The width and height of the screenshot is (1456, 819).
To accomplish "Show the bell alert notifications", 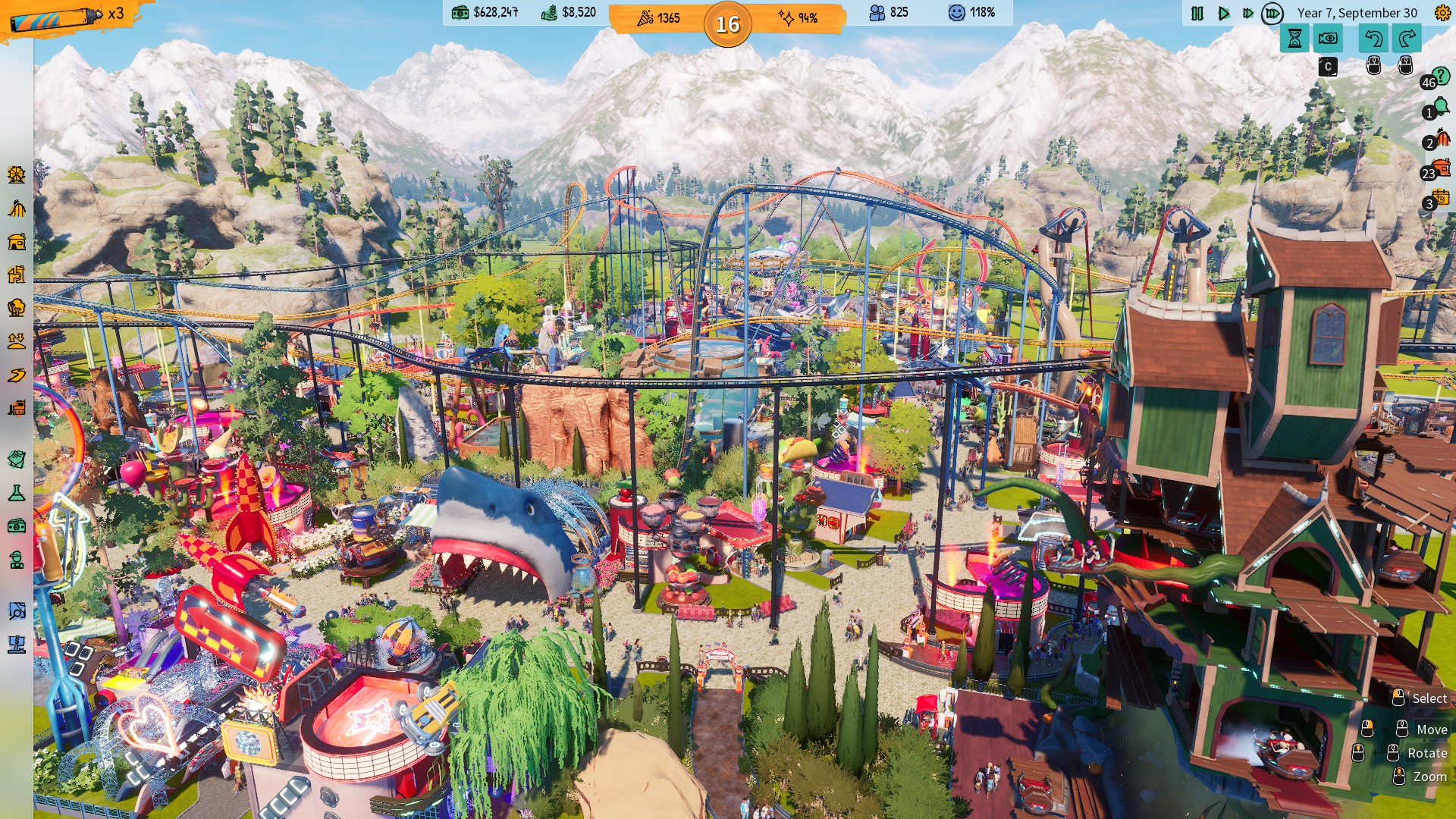I will coord(1440,108).
